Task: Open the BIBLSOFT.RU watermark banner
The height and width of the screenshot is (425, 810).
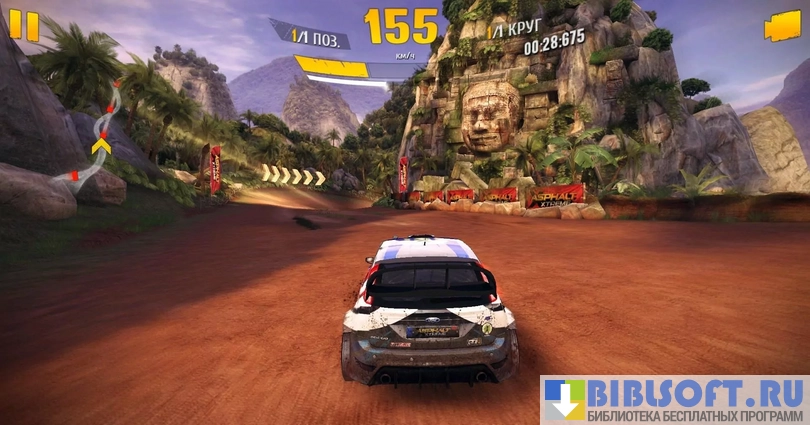Action: pyautogui.click(x=675, y=400)
